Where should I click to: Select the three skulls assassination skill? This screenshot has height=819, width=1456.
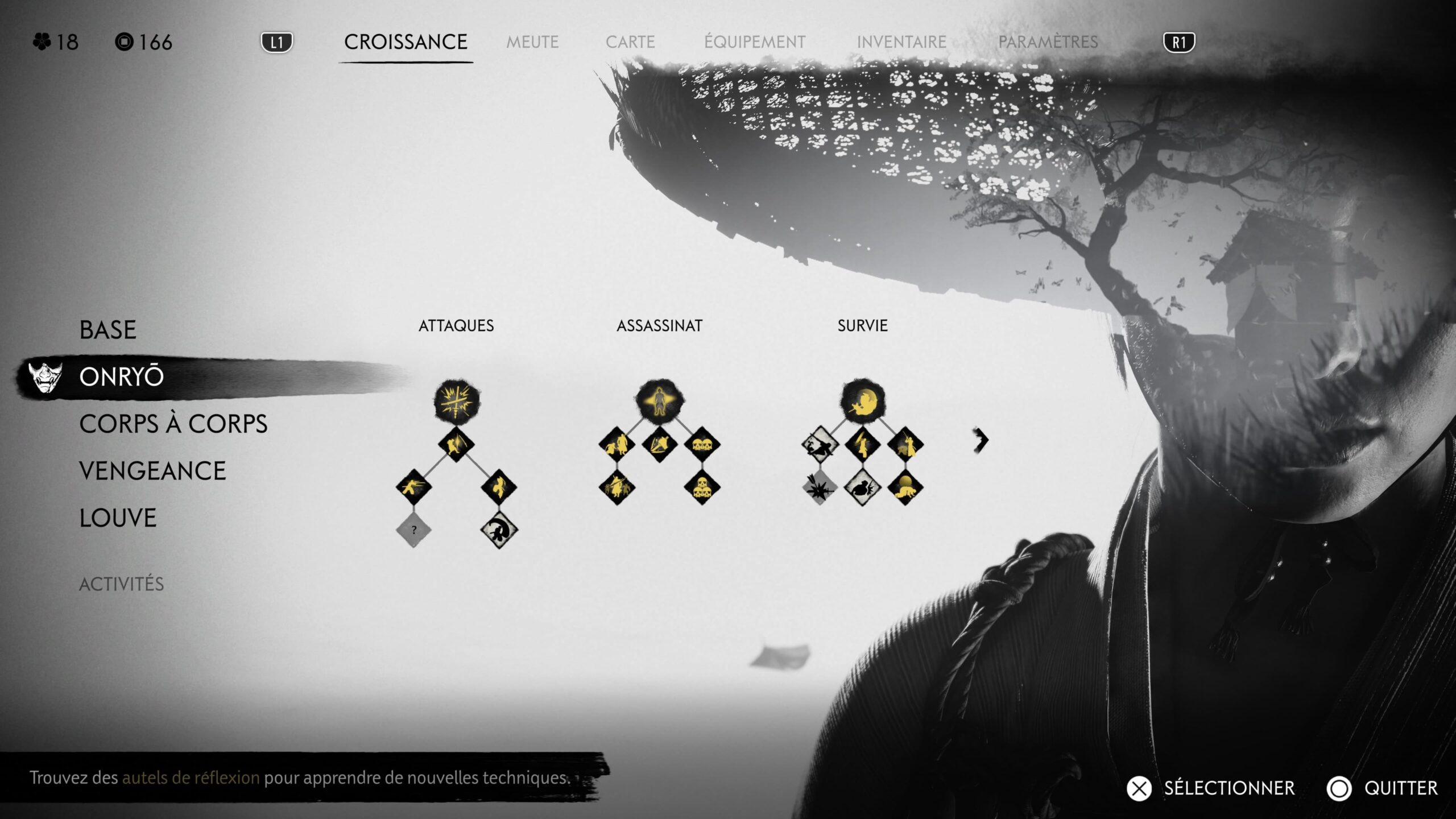click(702, 487)
